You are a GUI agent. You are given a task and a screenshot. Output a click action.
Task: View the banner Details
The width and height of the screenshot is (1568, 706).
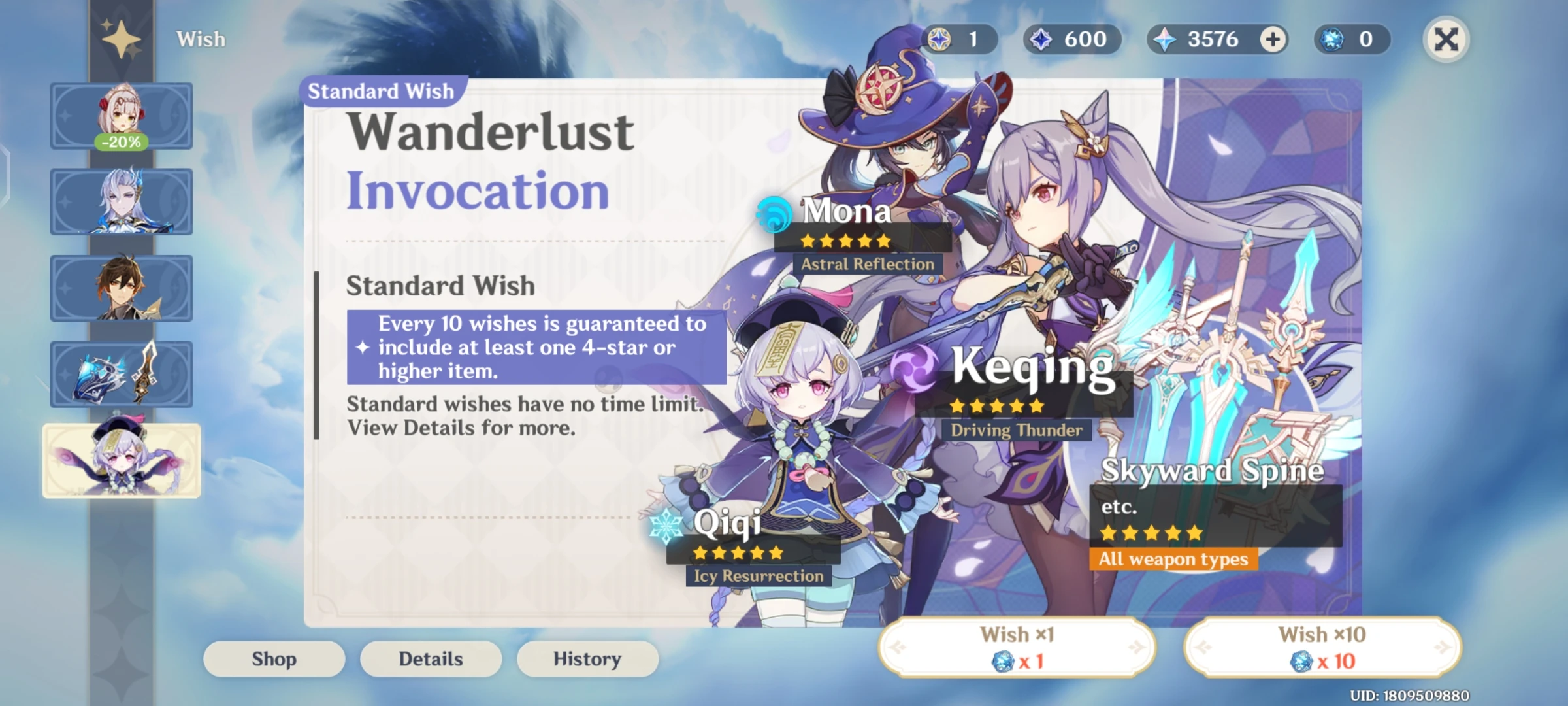point(431,658)
